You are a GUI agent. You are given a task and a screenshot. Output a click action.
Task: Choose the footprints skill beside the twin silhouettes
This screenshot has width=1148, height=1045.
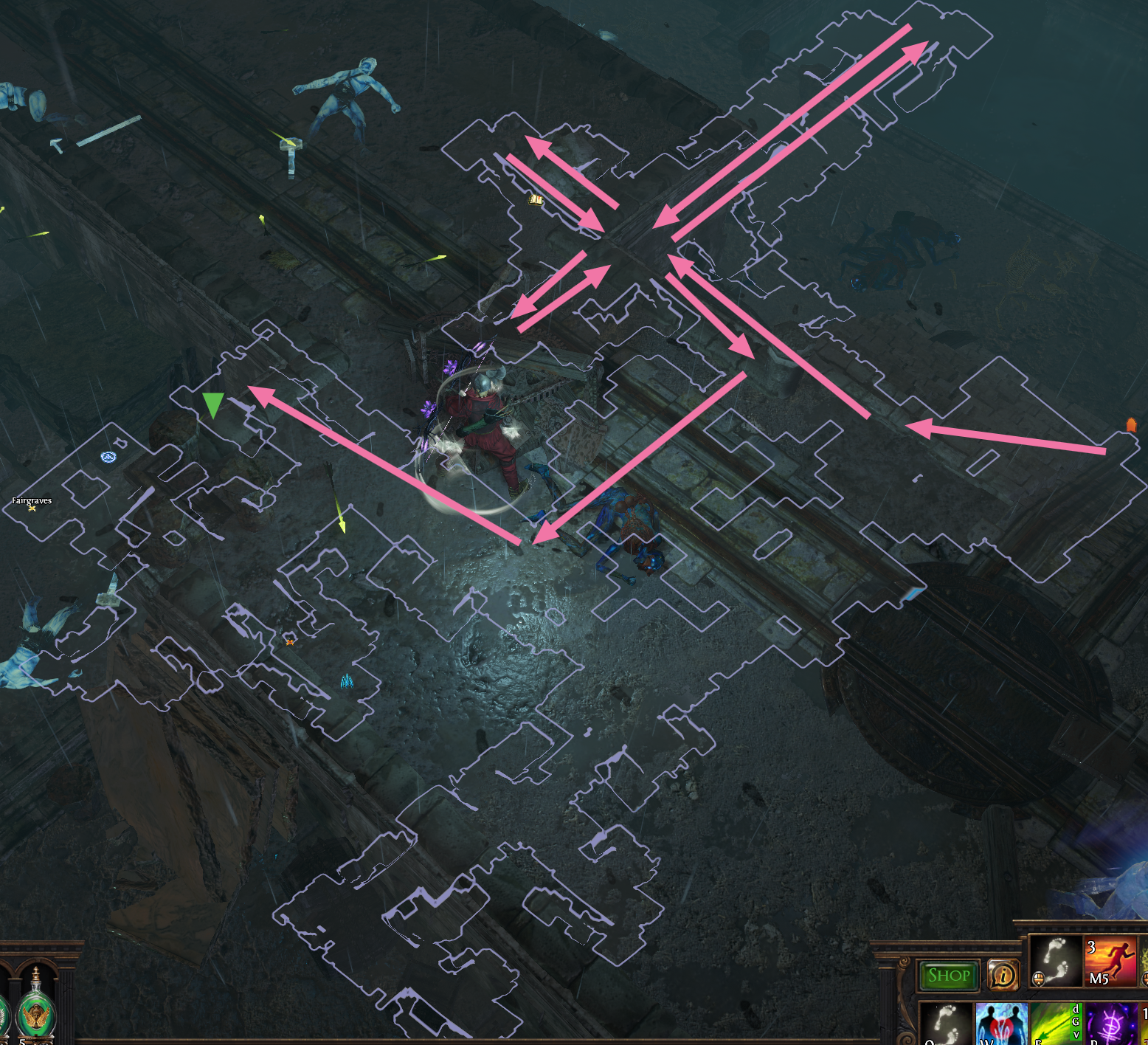click(x=946, y=1024)
